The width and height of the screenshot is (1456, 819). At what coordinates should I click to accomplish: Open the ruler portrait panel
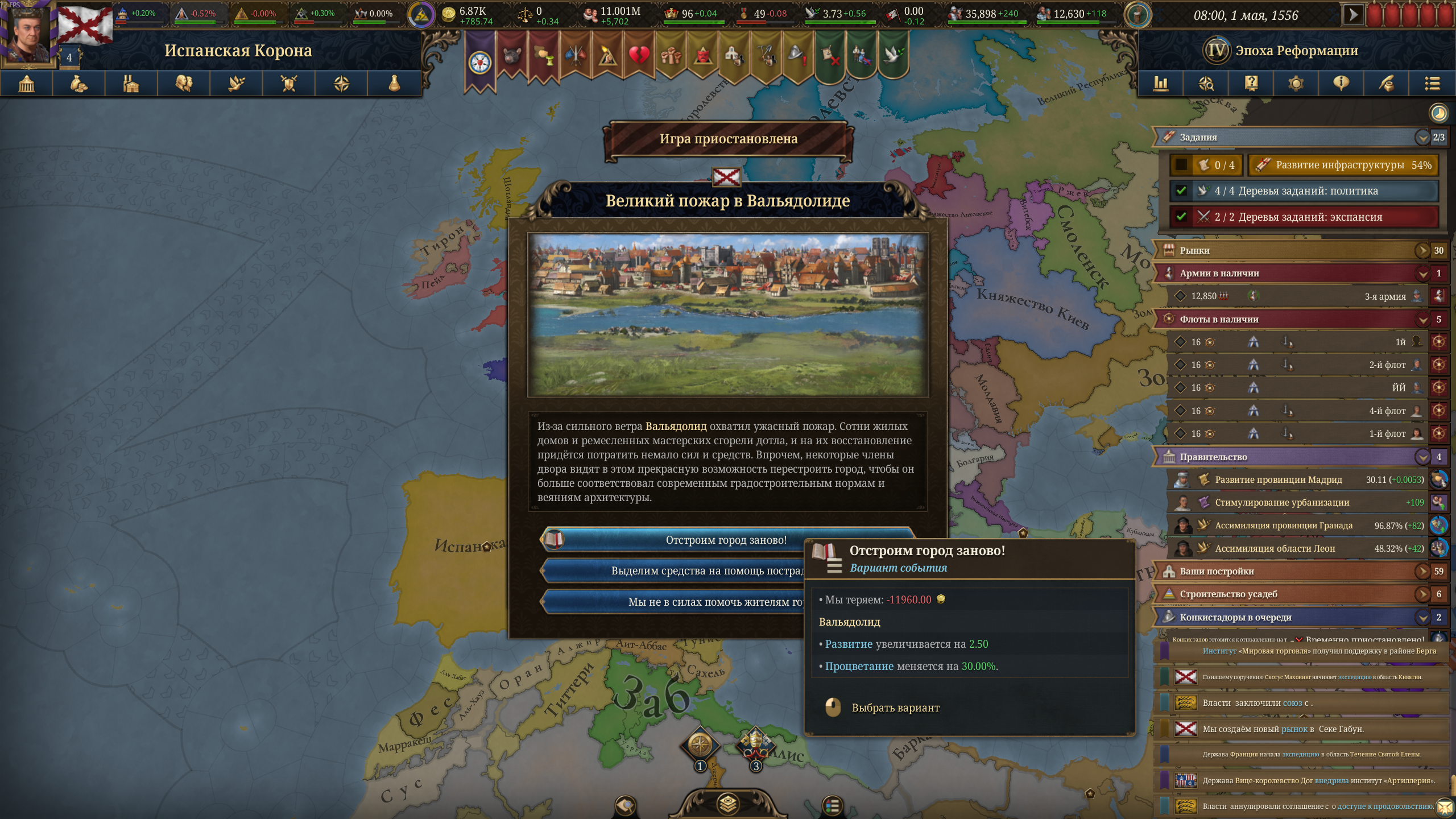pos(28,33)
